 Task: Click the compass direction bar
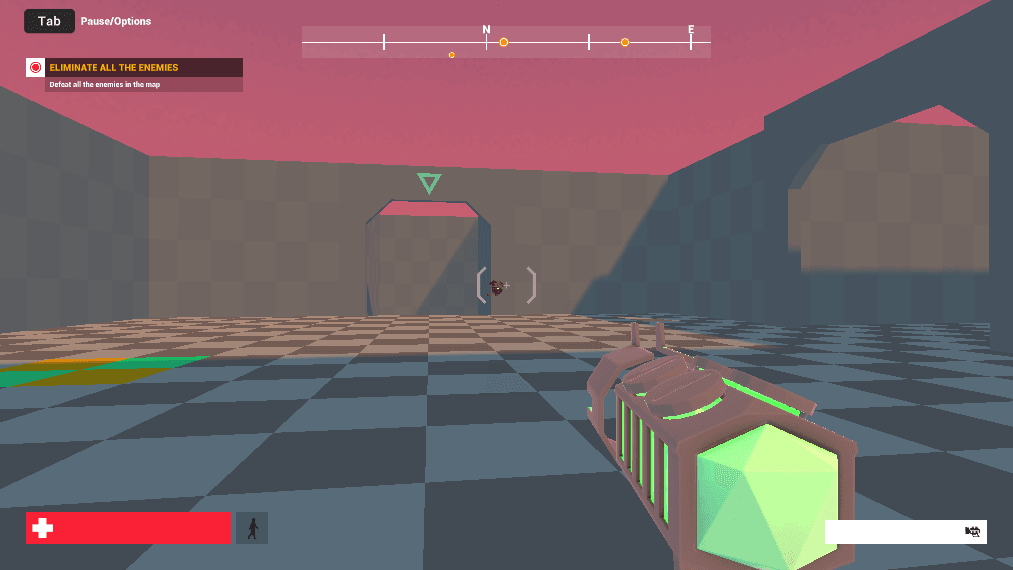[x=506, y=42]
